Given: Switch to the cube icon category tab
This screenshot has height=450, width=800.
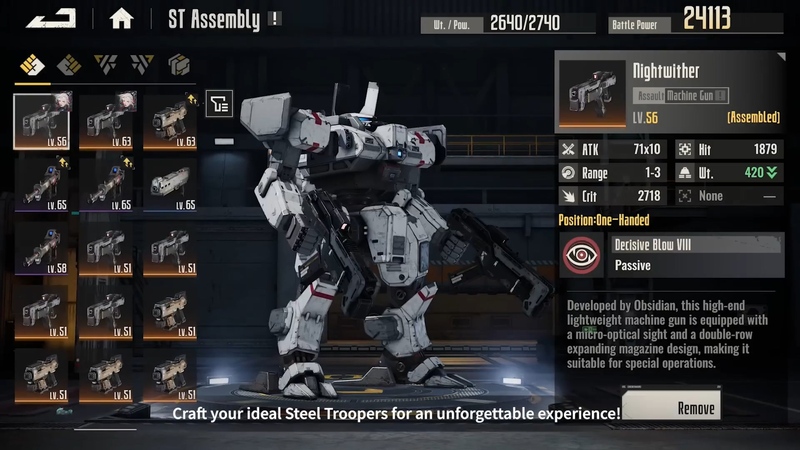Looking at the screenshot, I should (179, 66).
